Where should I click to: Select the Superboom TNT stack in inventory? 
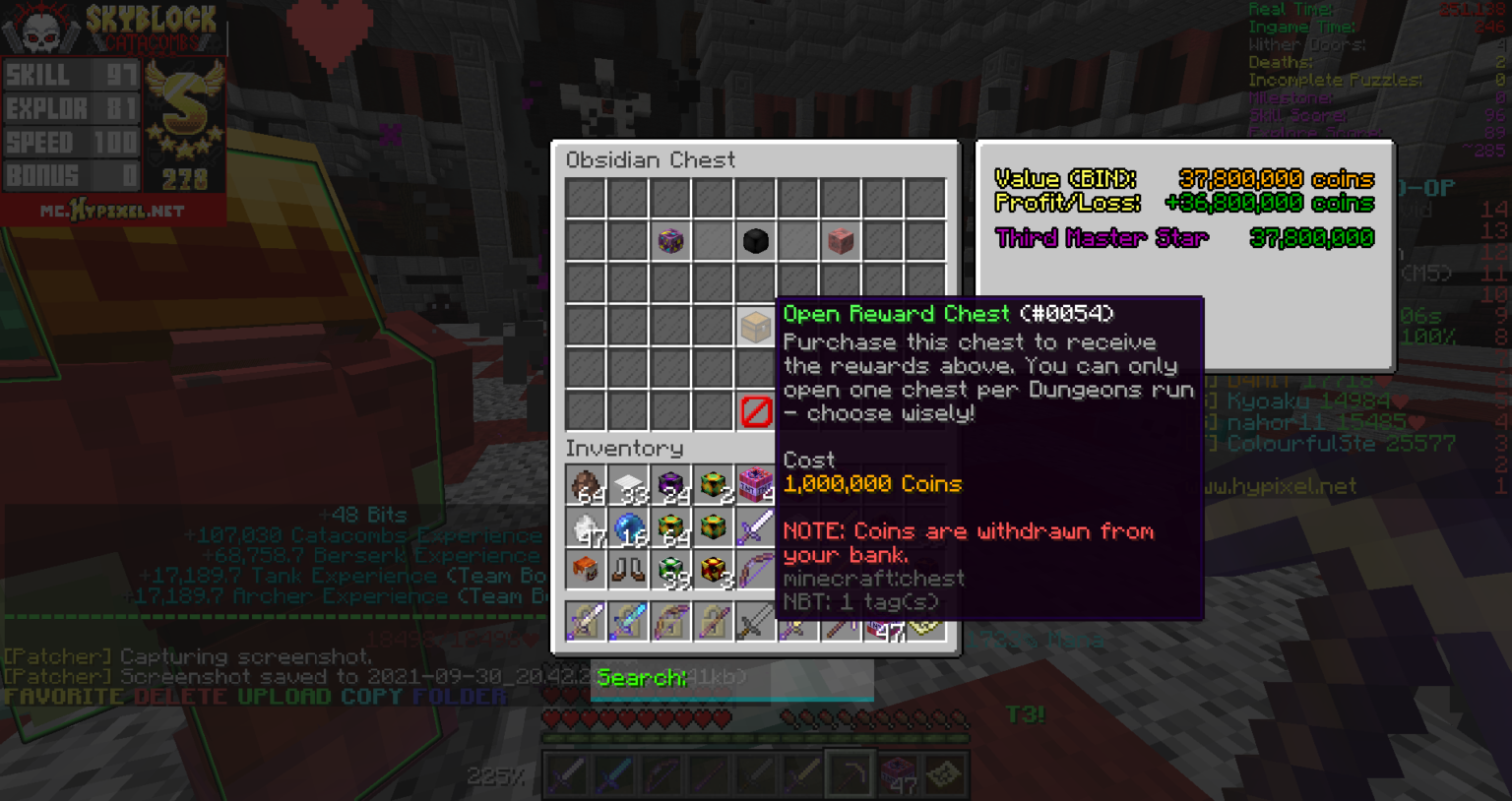pos(756,483)
